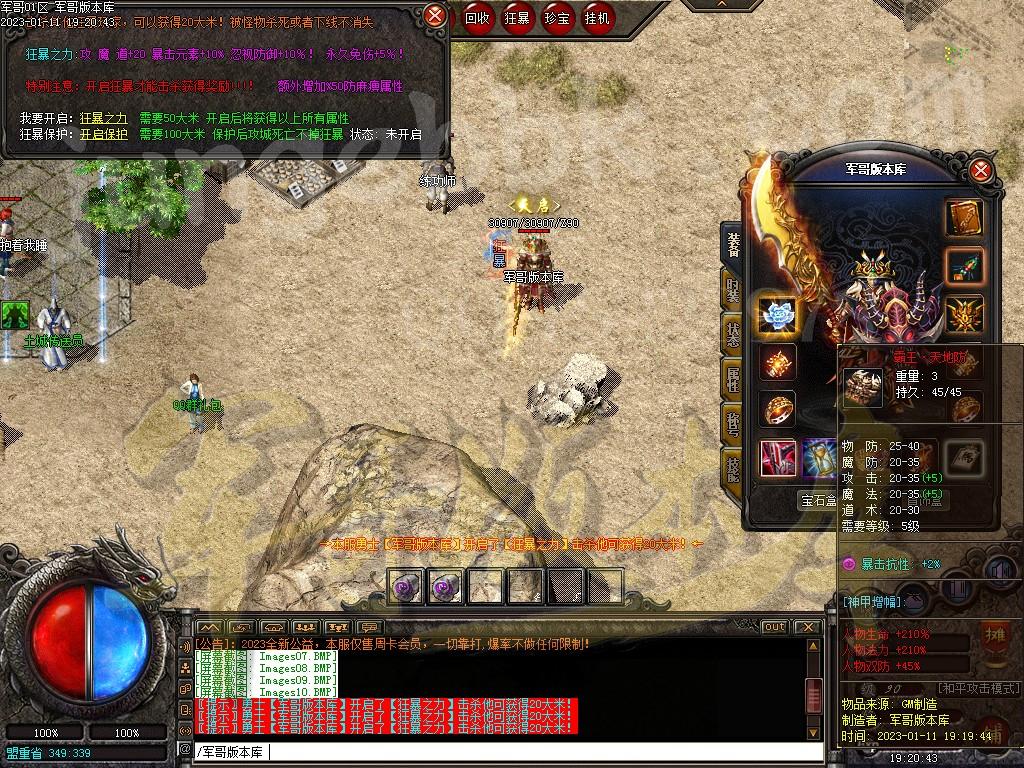Open the 珍宝 treasure shop
1024x768 pixels.
coord(557,17)
